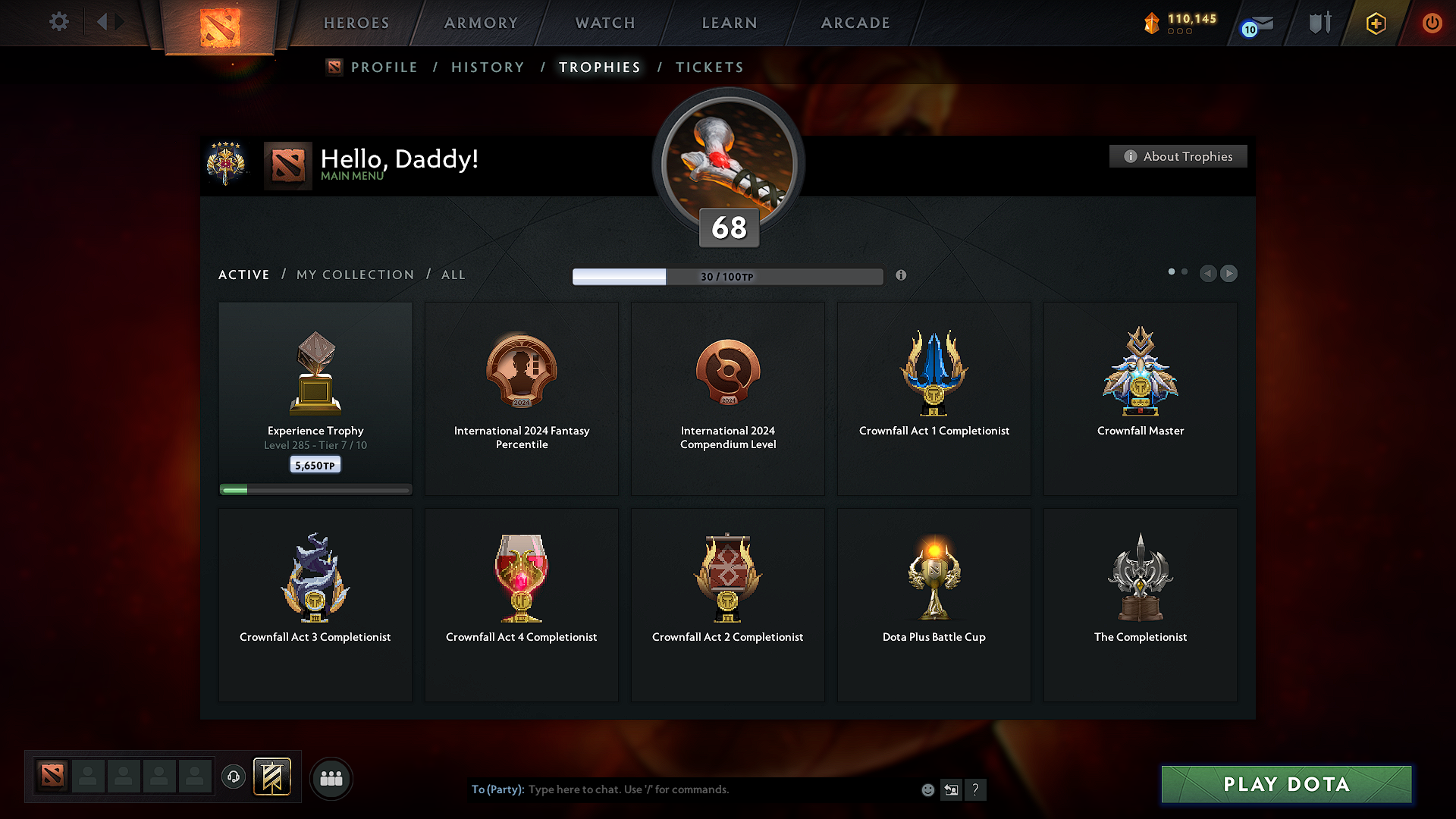Open the ARCADE menu item
Viewport: 1456px width, 819px height.
point(855,23)
